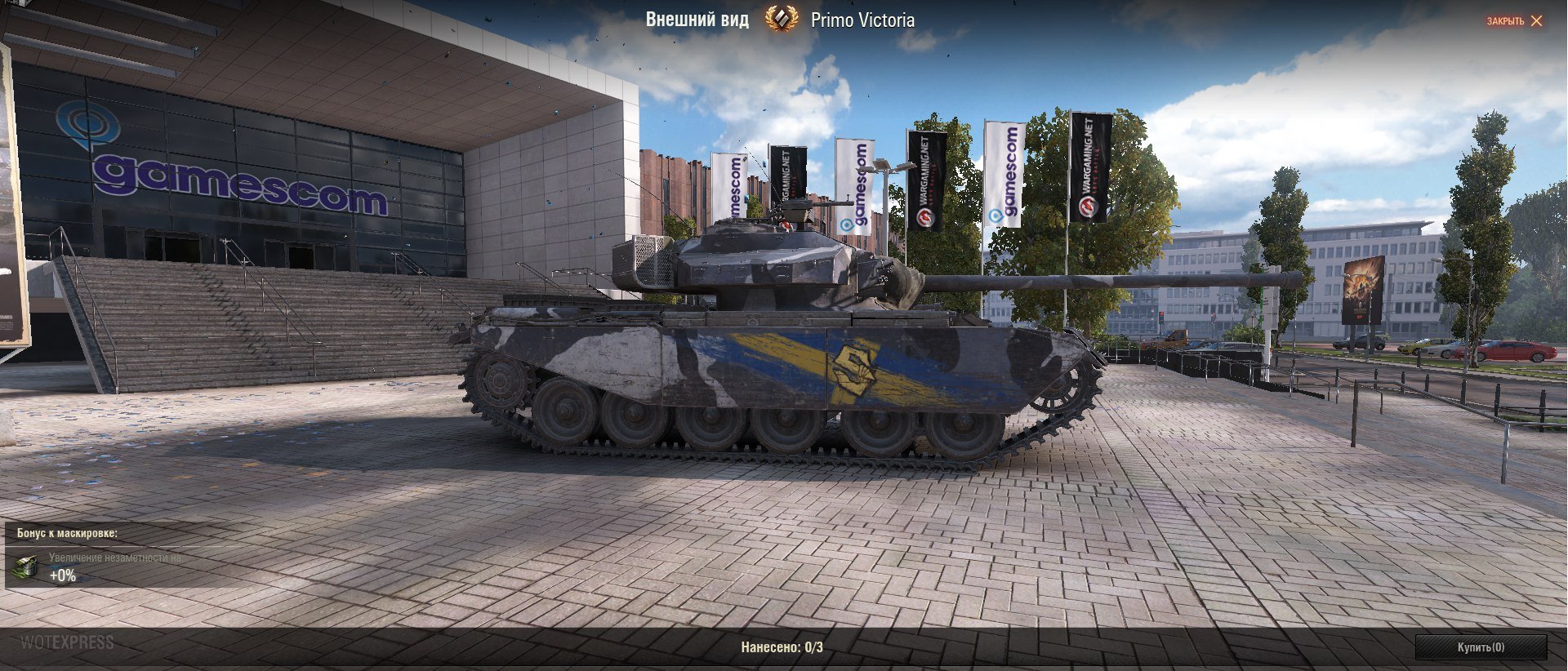Close the exterior appearance screen
Image resolution: width=1568 pixels, height=671 pixels.
(x=1514, y=21)
